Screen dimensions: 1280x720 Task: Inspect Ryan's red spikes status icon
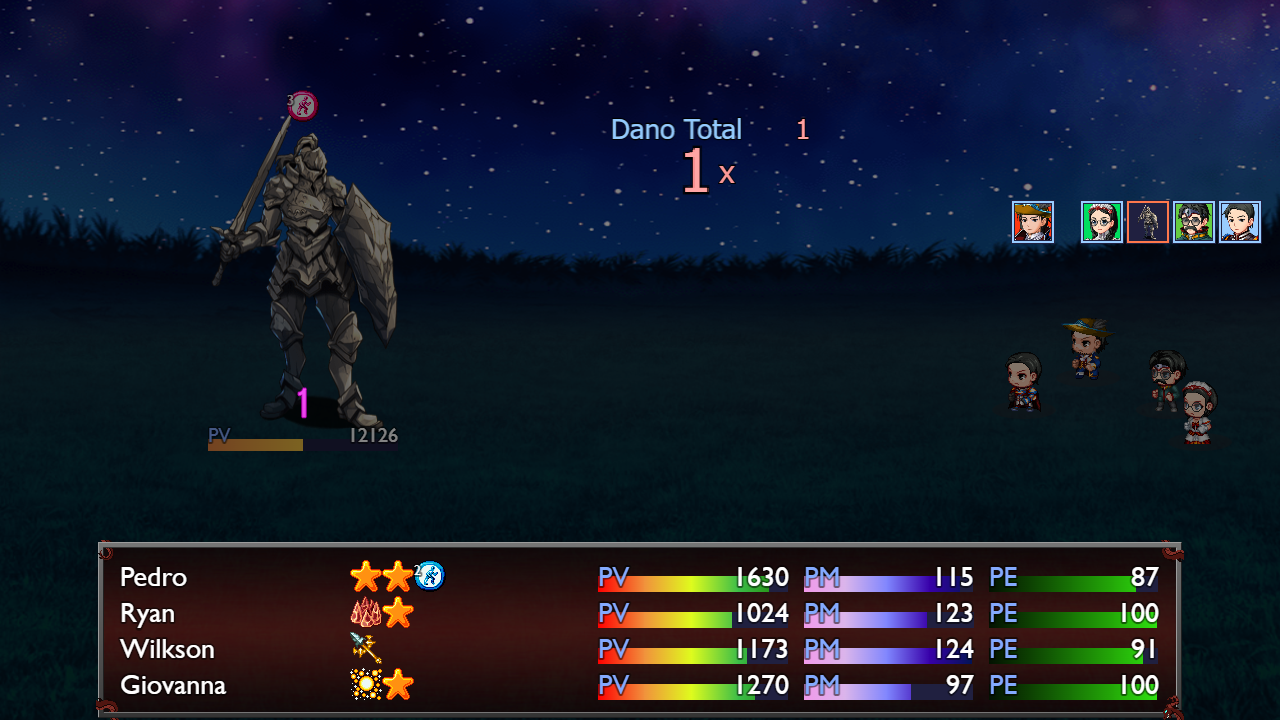point(365,612)
